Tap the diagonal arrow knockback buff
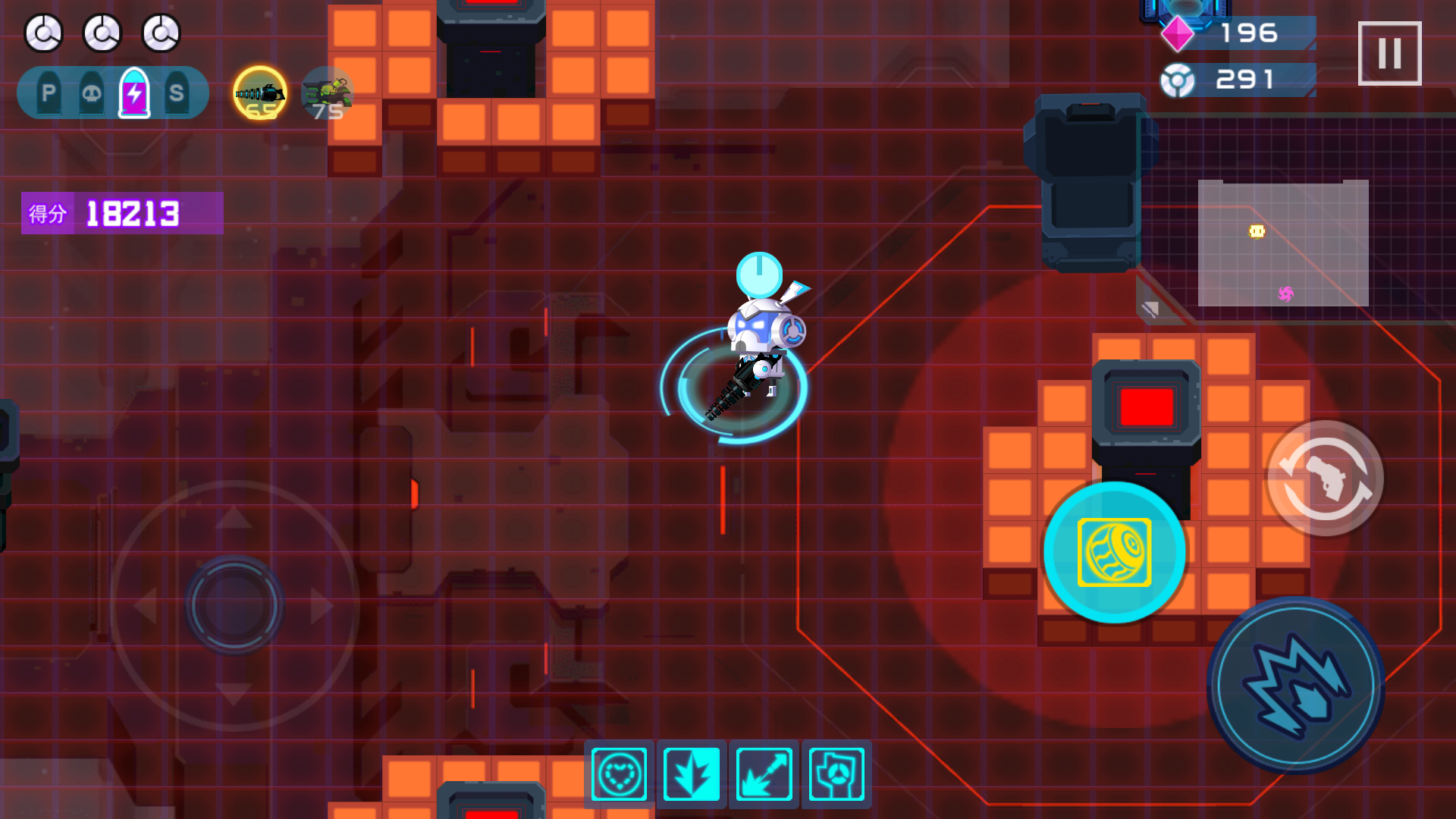Screen dimensions: 1456x819 [x=764, y=774]
